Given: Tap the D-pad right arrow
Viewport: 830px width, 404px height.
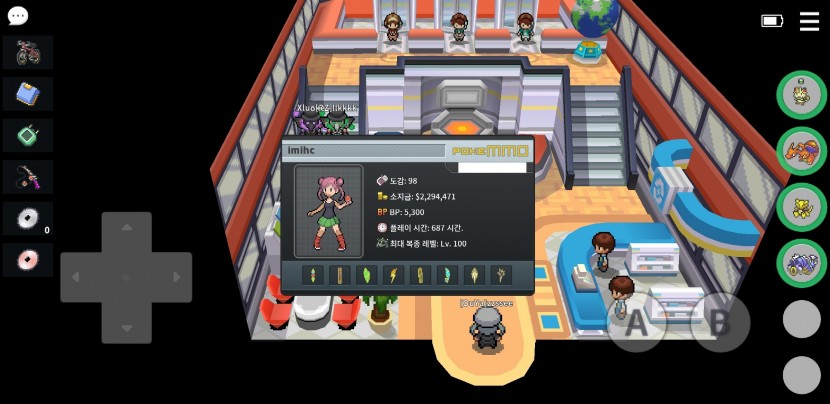Looking at the screenshot, I should coord(175,277).
